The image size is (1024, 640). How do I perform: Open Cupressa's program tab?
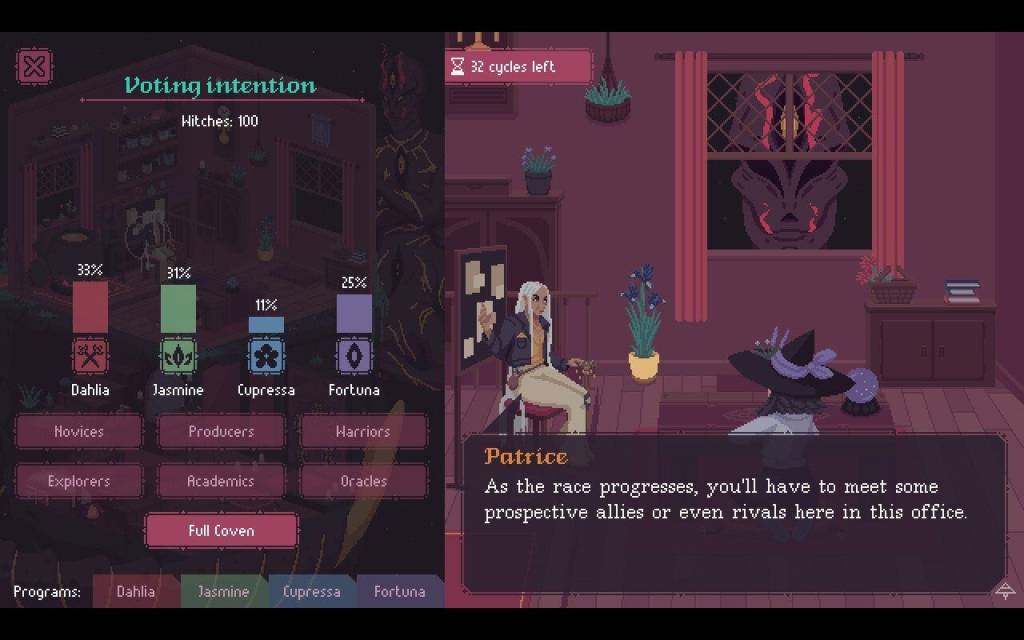coord(311,591)
